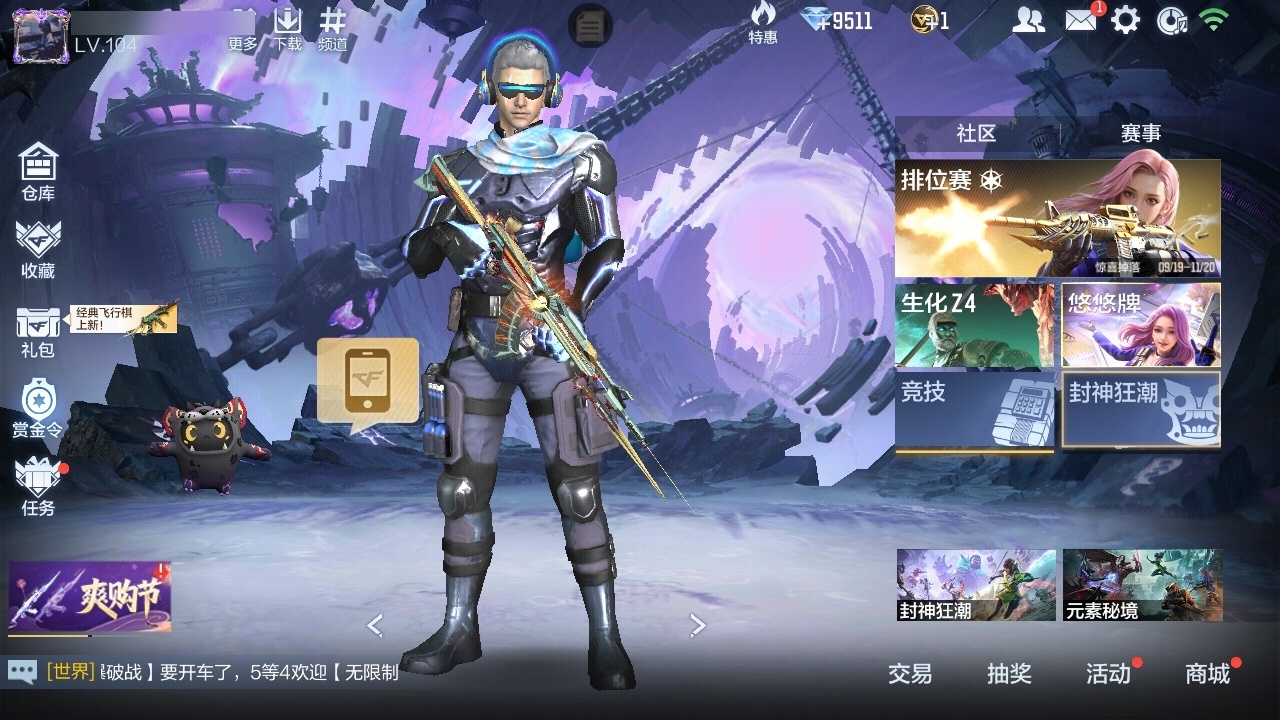
Task: Open the 特惠 special offers icon
Action: pos(763,23)
